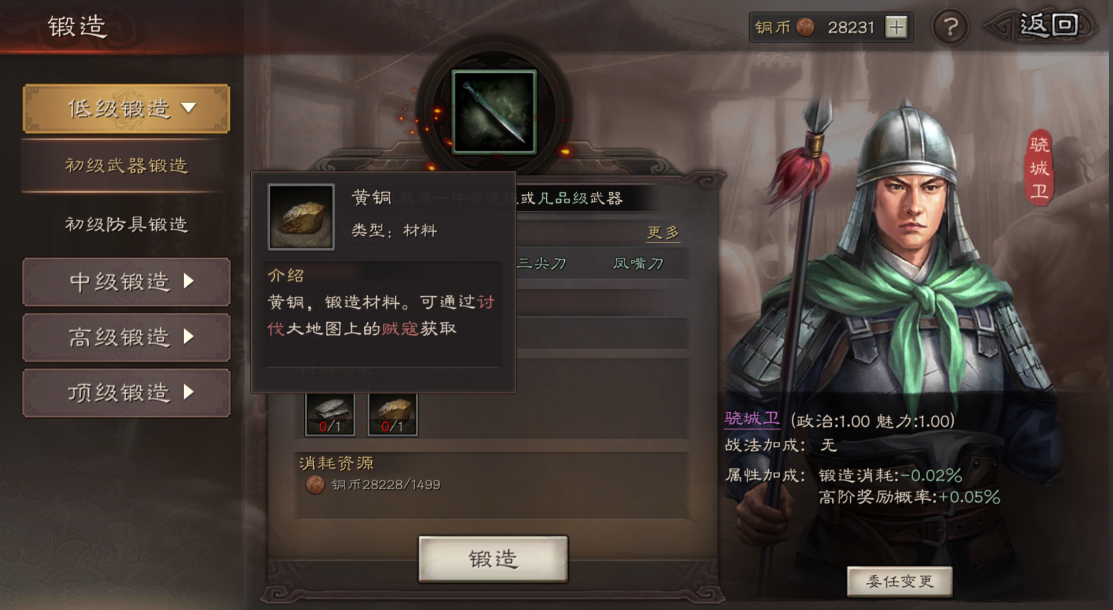This screenshot has height=610, width=1113.
Task: Click the 委任变更 button
Action: [899, 581]
